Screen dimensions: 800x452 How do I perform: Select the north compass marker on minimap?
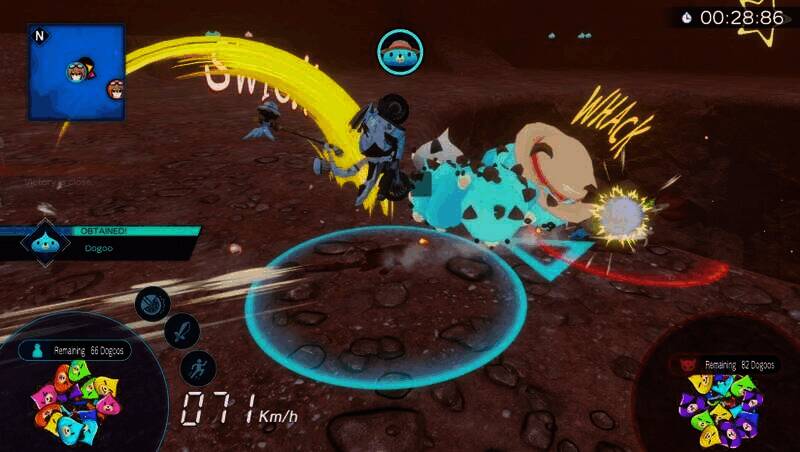(40, 35)
